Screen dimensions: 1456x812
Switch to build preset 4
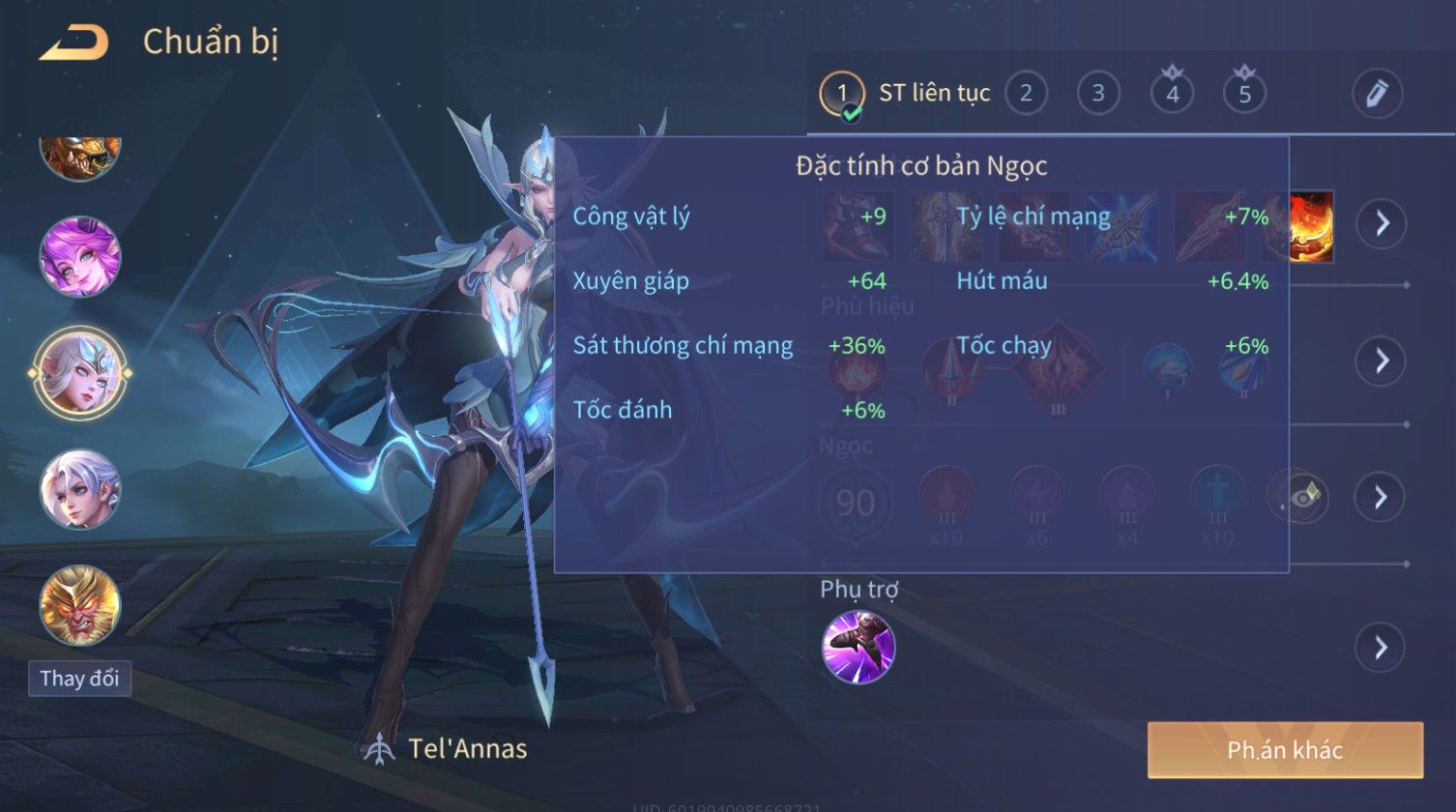pos(1172,94)
